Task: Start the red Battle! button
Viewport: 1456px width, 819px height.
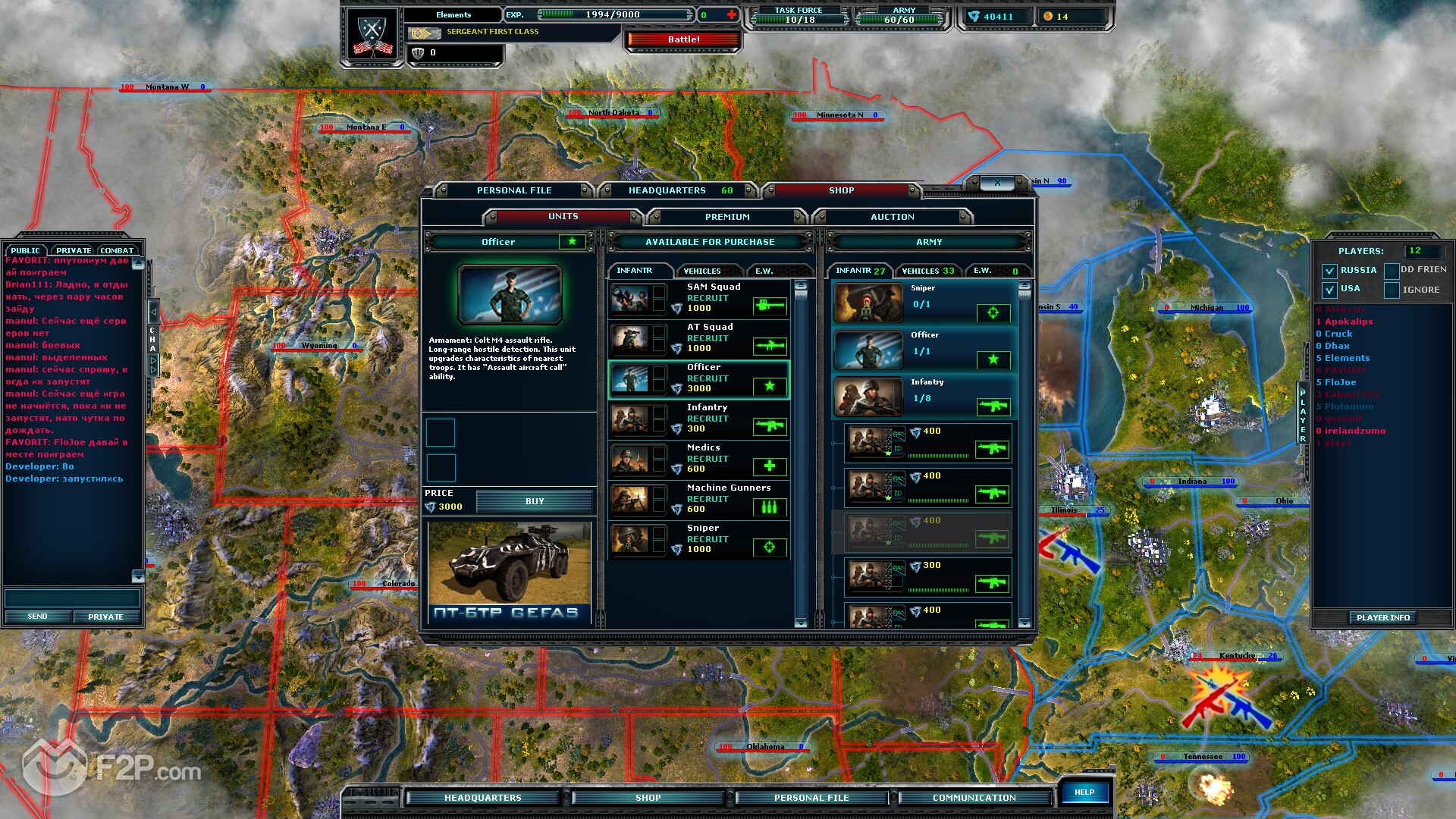Action: click(x=683, y=39)
